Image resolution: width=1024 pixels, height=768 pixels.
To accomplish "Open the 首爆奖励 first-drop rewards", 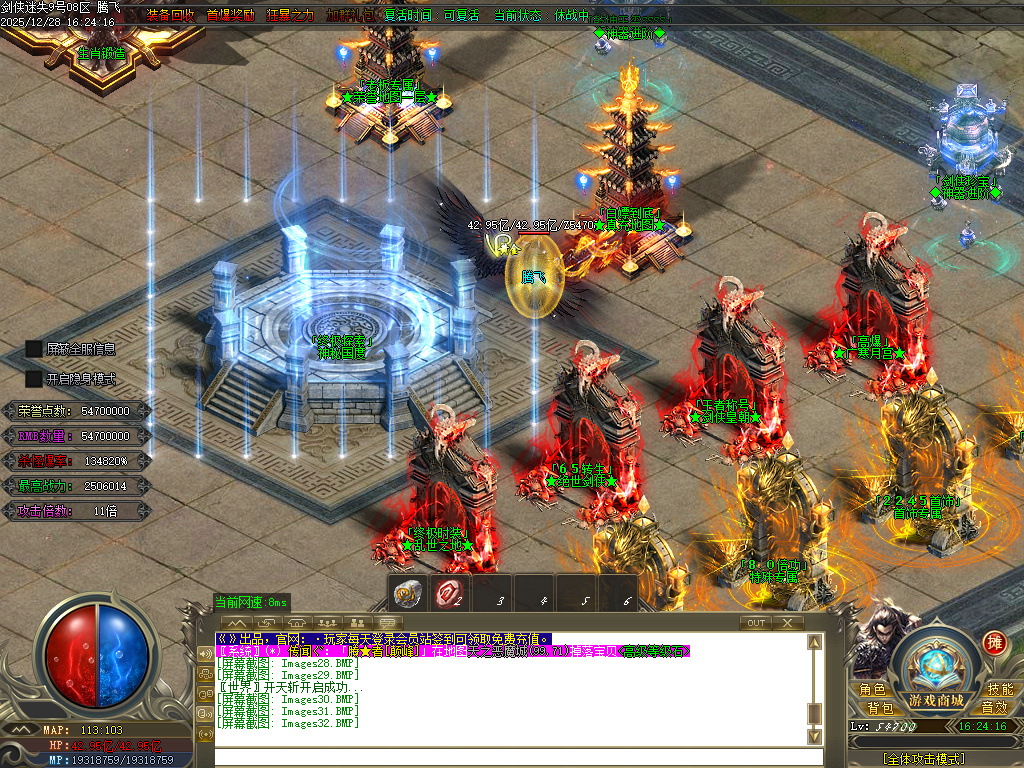I will (x=230, y=16).
